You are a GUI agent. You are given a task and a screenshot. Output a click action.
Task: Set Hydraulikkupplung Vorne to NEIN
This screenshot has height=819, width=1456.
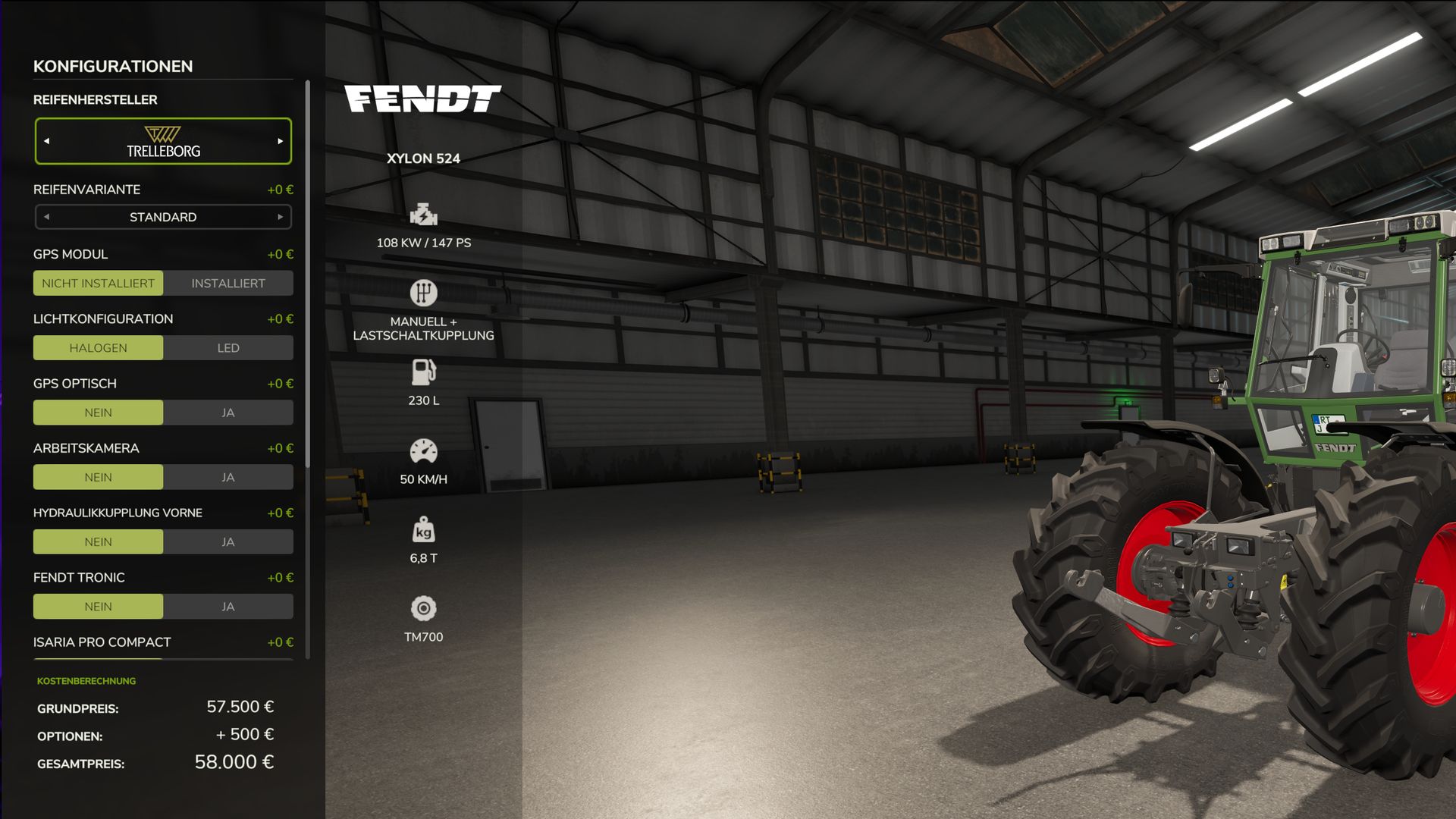click(98, 541)
